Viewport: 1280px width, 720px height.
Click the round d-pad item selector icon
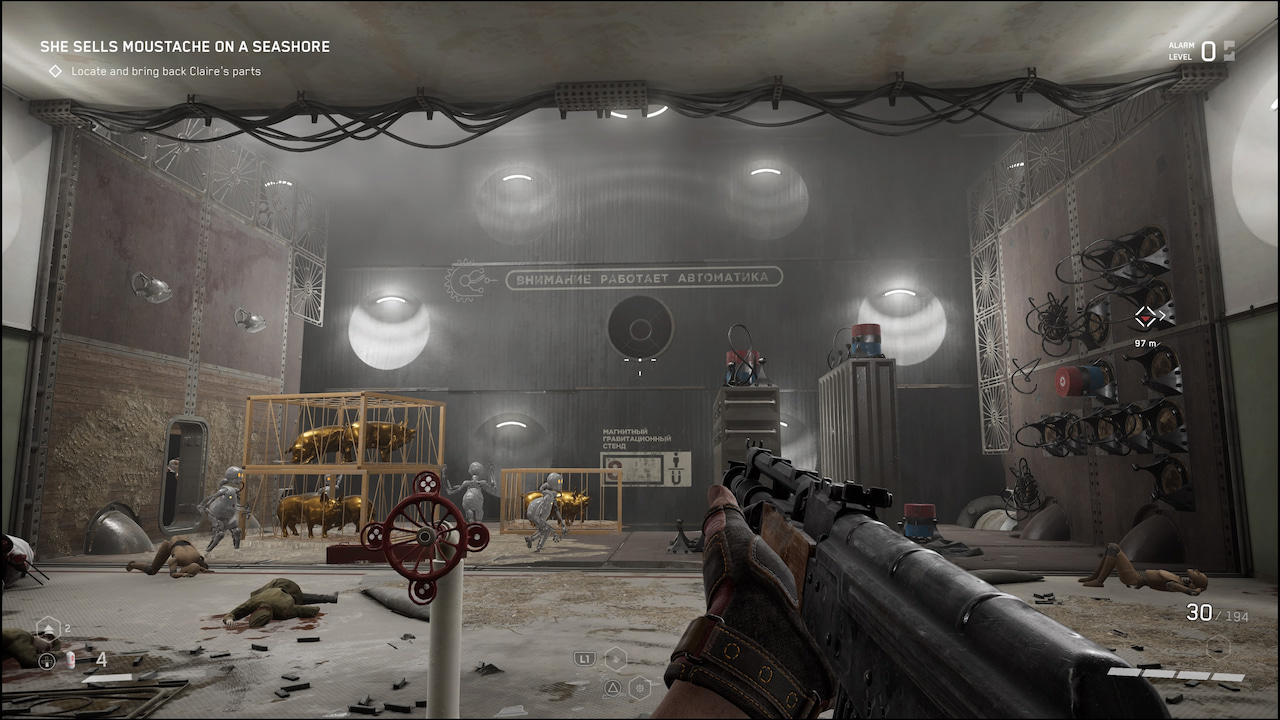point(46,661)
